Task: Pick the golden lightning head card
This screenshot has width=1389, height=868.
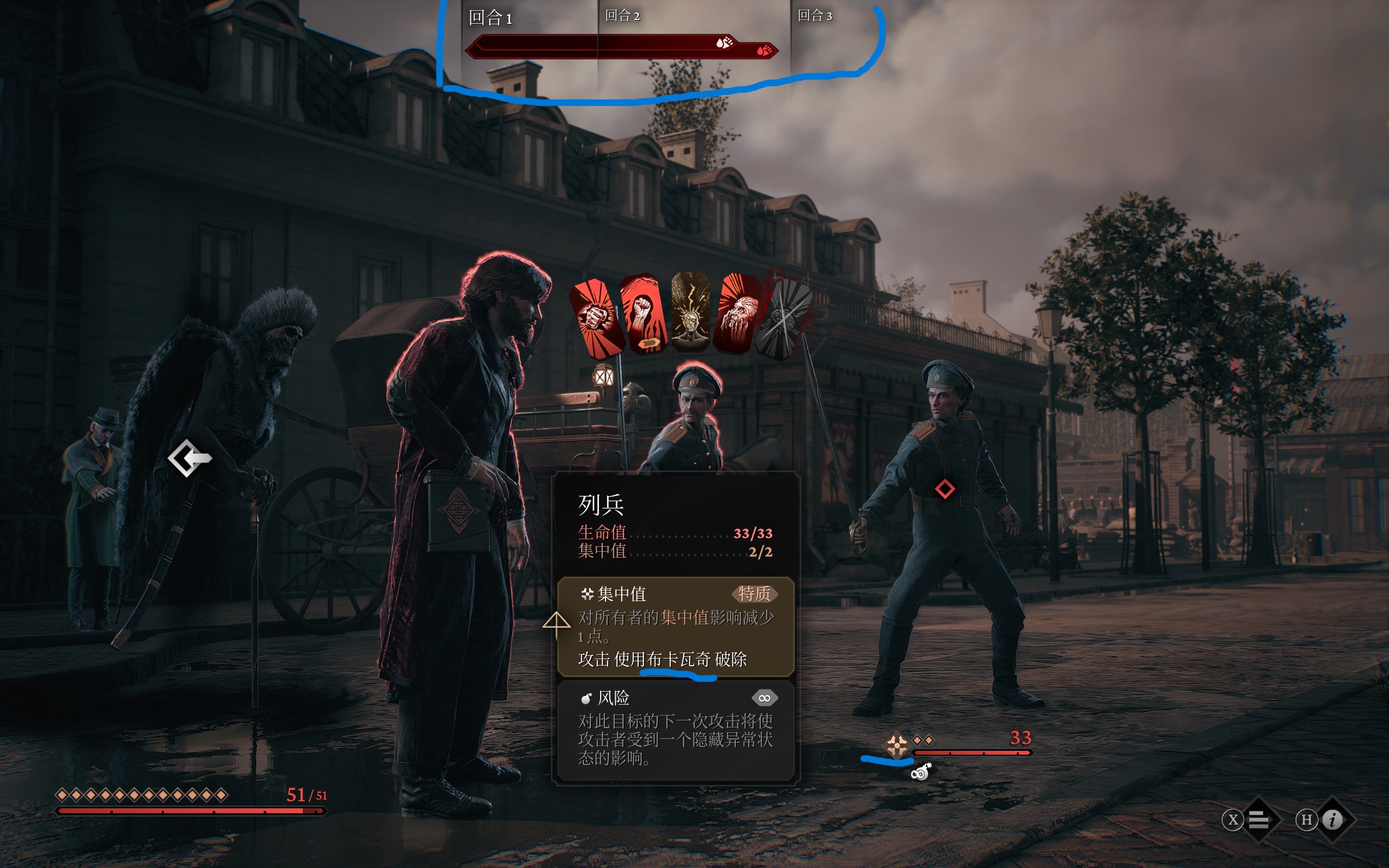Action: 691,312
